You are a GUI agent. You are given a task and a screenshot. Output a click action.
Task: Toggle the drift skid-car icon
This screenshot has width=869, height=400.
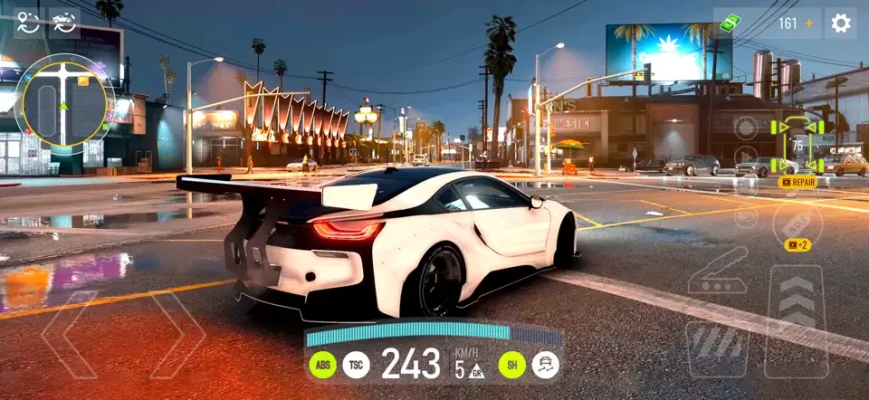tap(545, 365)
